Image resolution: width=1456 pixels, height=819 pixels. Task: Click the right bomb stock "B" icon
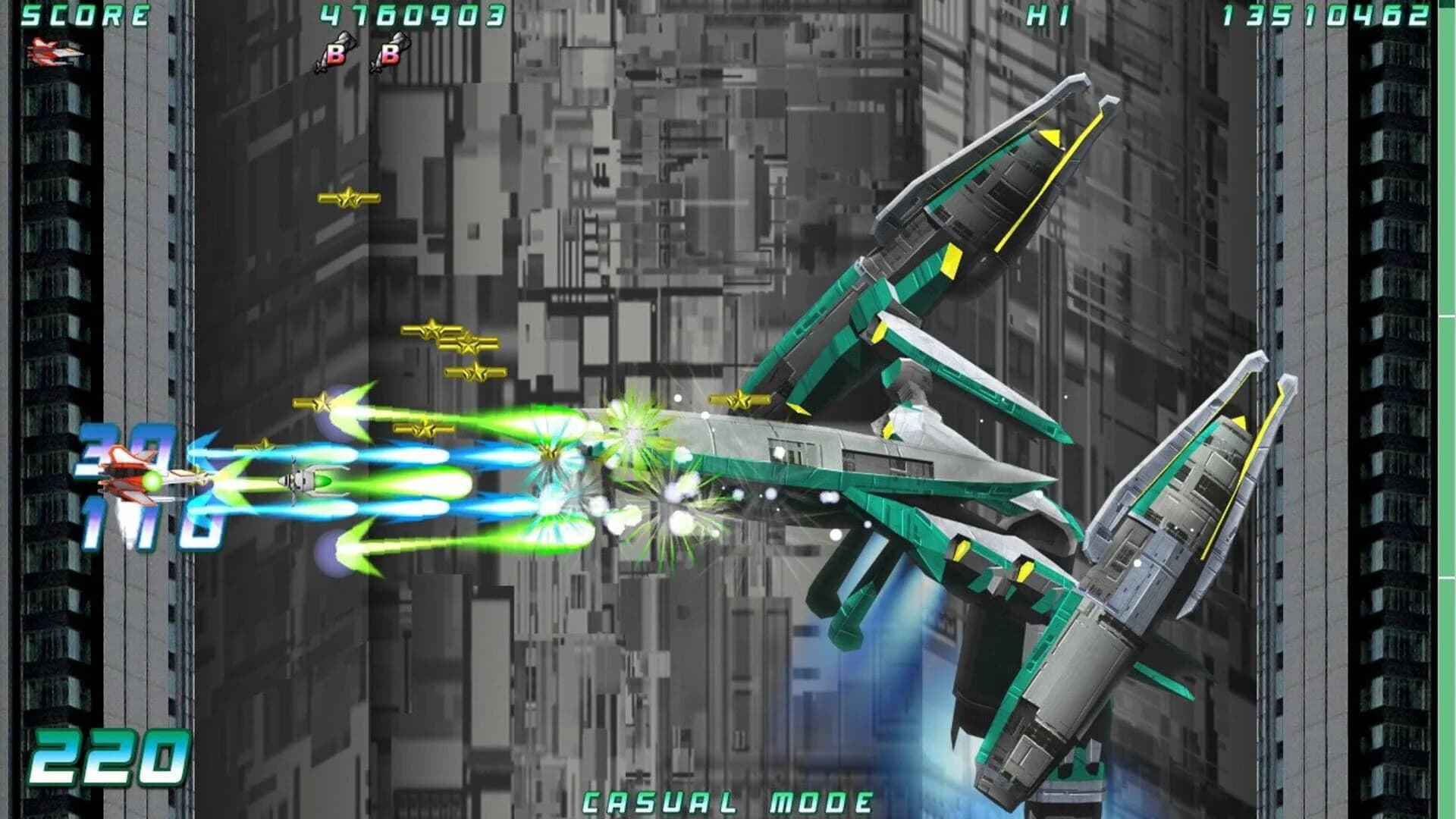pos(388,51)
